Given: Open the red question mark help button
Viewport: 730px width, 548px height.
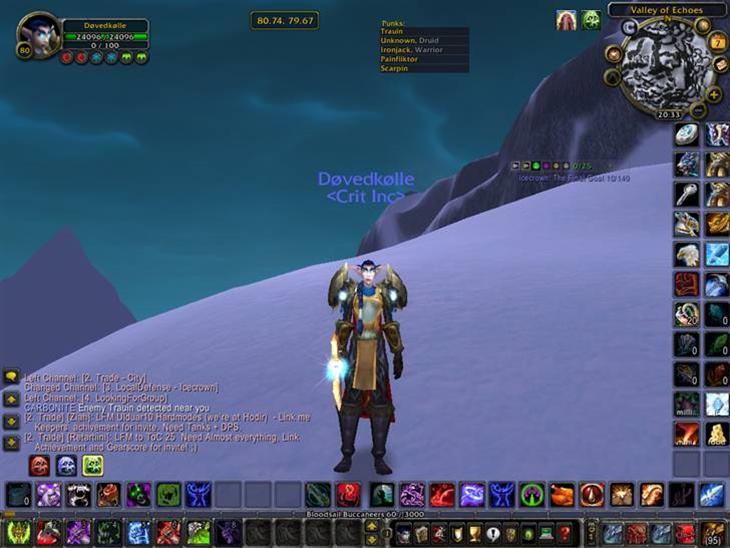Looking at the screenshot, I should [x=565, y=532].
